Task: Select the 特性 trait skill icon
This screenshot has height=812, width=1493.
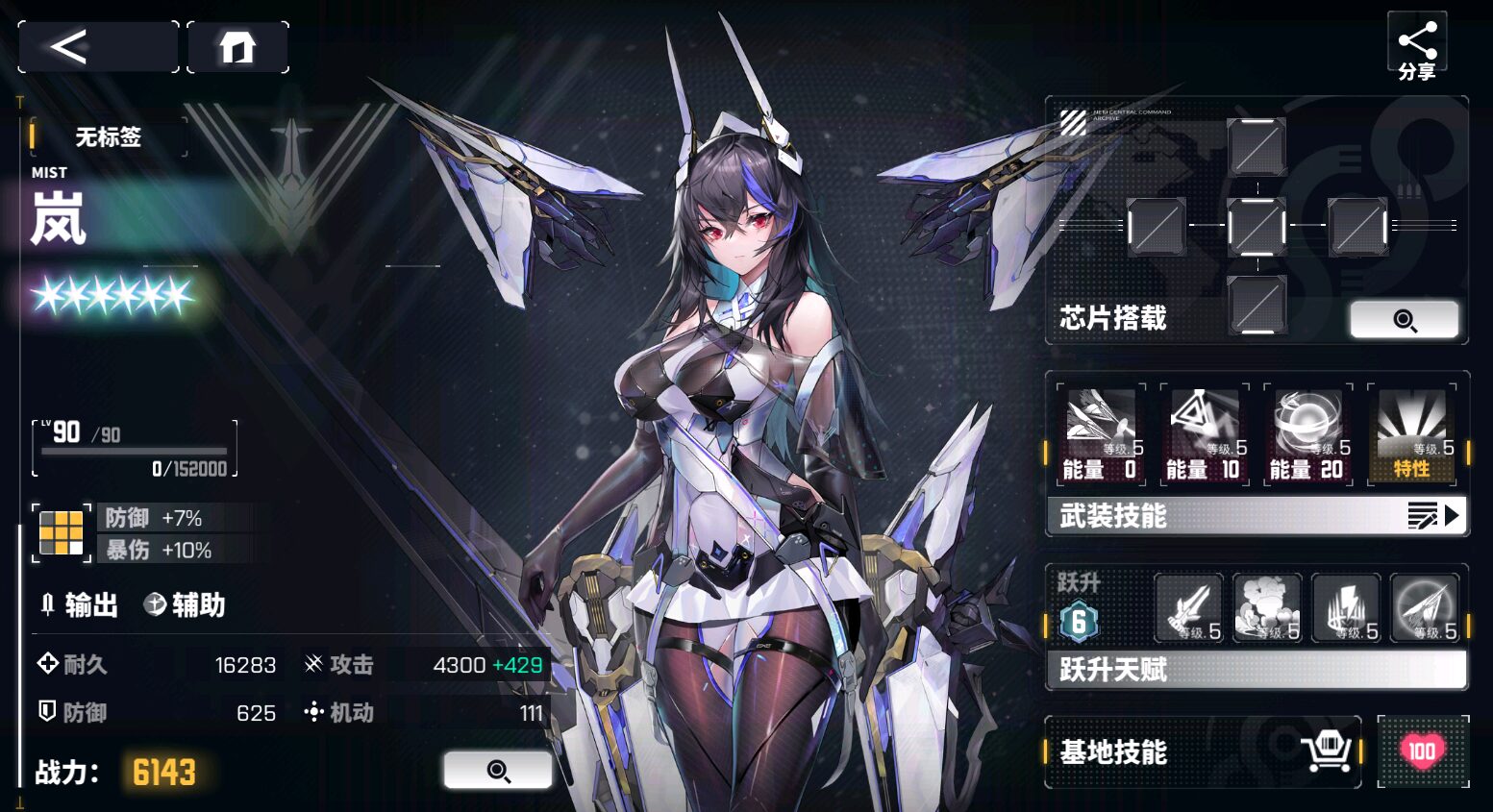Action: pyautogui.click(x=1411, y=434)
